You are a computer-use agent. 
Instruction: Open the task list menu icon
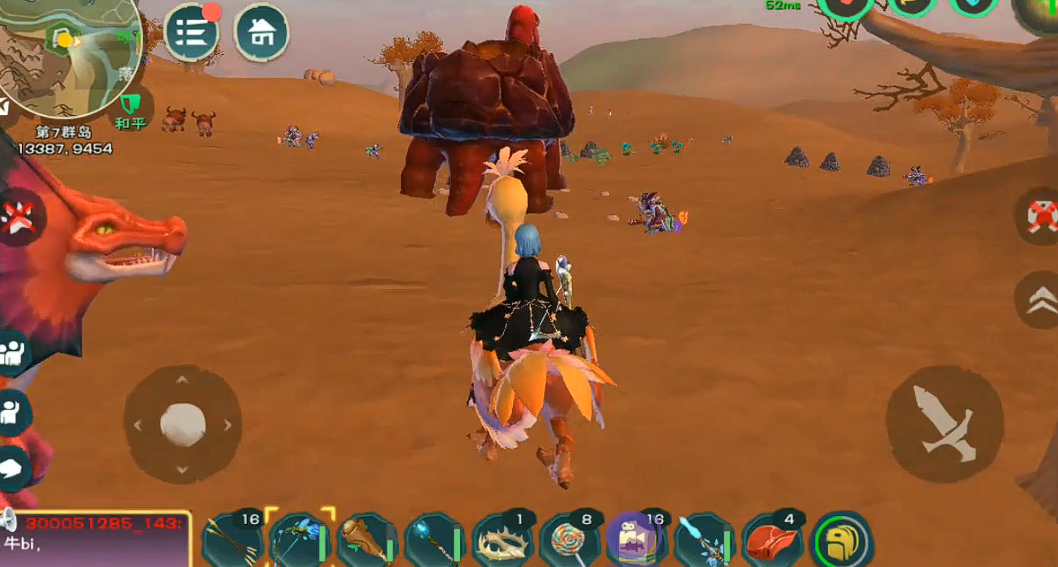(x=191, y=32)
